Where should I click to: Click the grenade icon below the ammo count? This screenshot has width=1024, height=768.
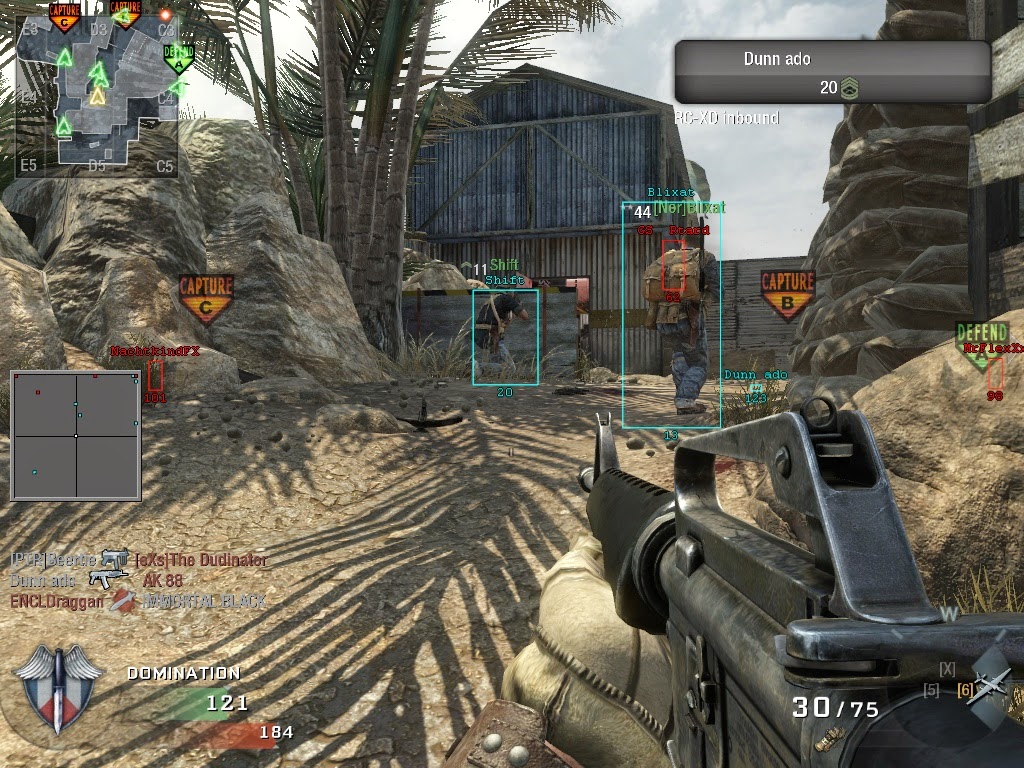tap(828, 741)
